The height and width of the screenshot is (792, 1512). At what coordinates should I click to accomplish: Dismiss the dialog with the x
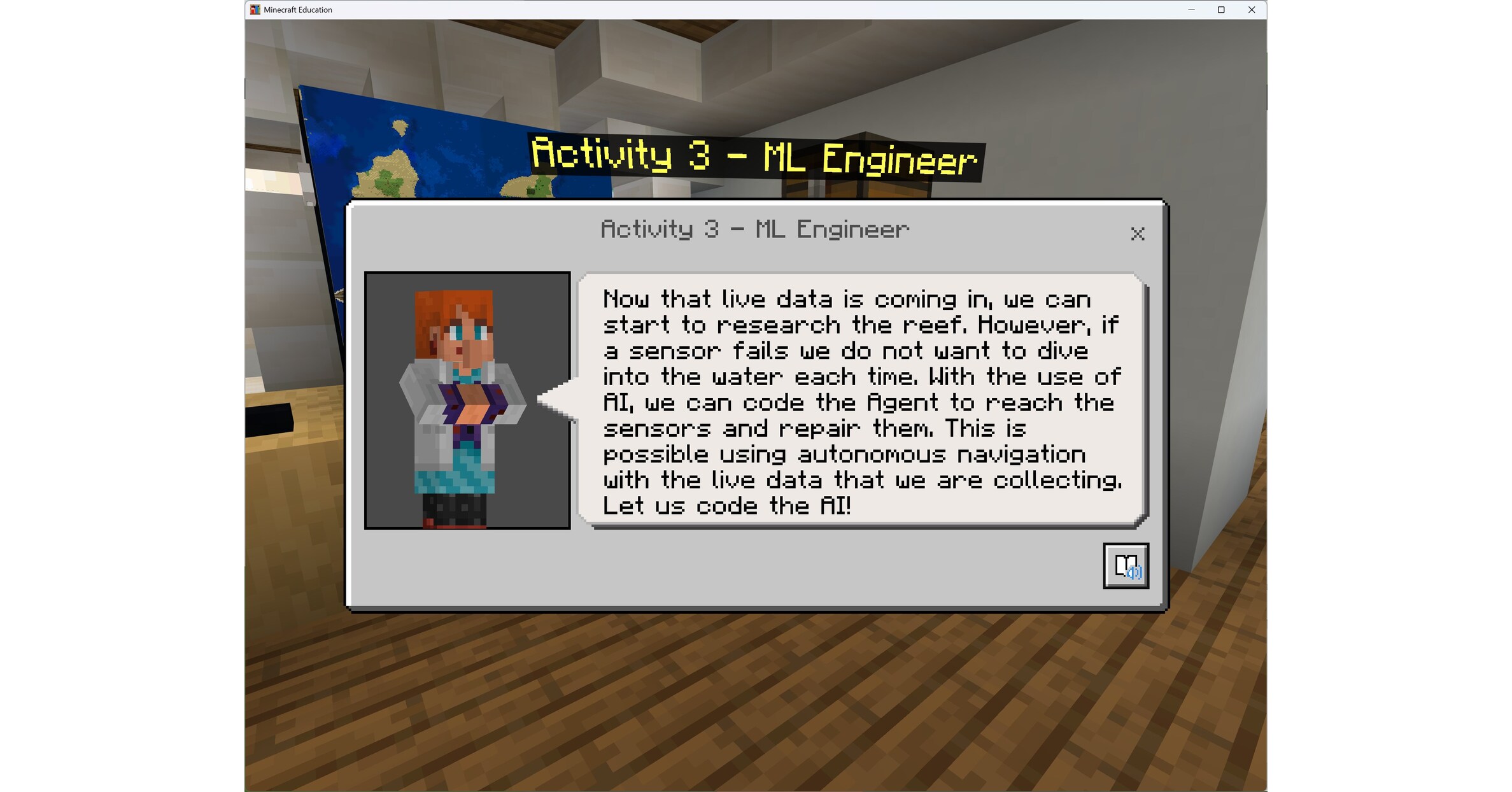(x=1139, y=235)
